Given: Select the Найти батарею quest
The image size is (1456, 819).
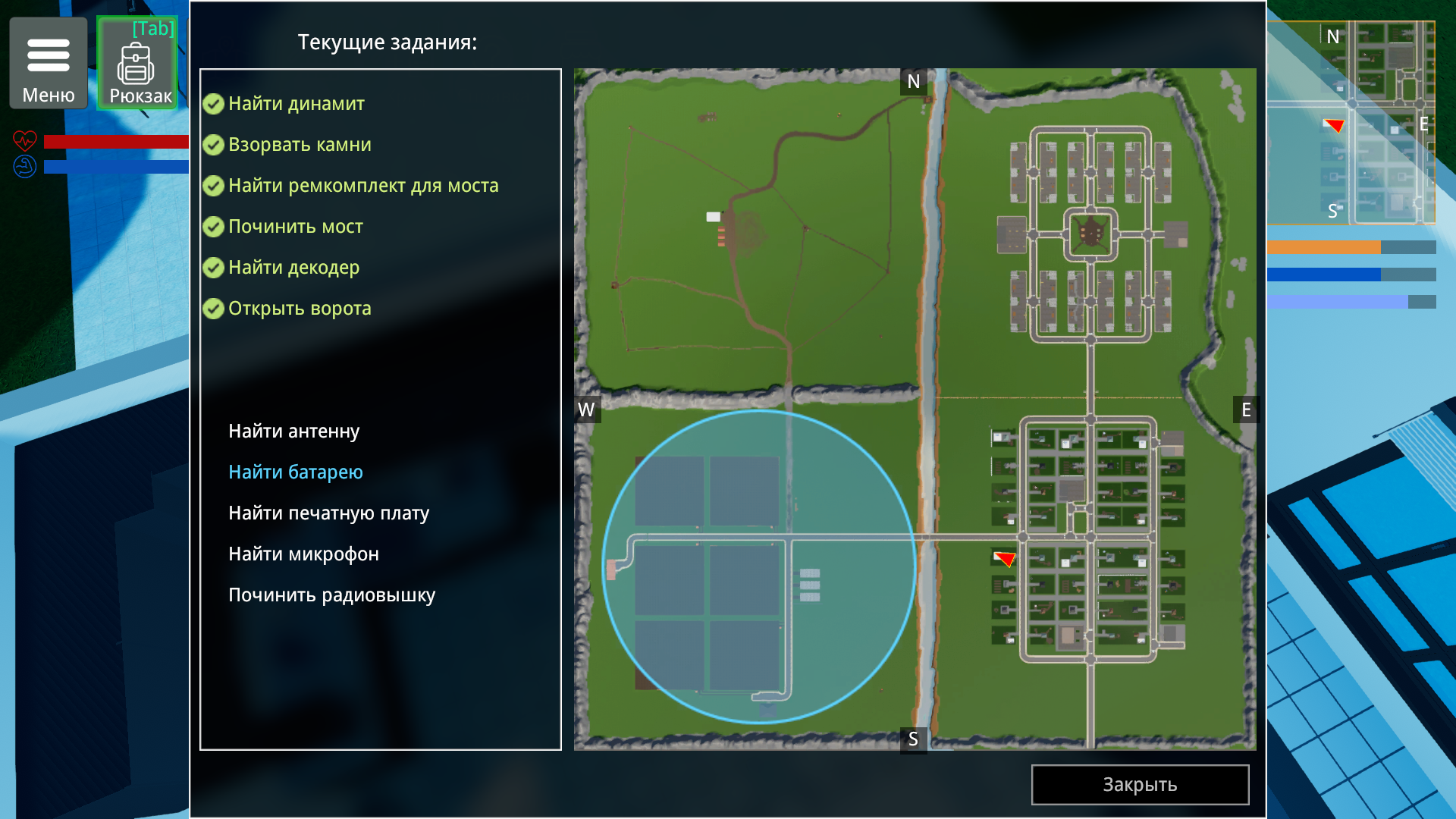Looking at the screenshot, I should [295, 471].
